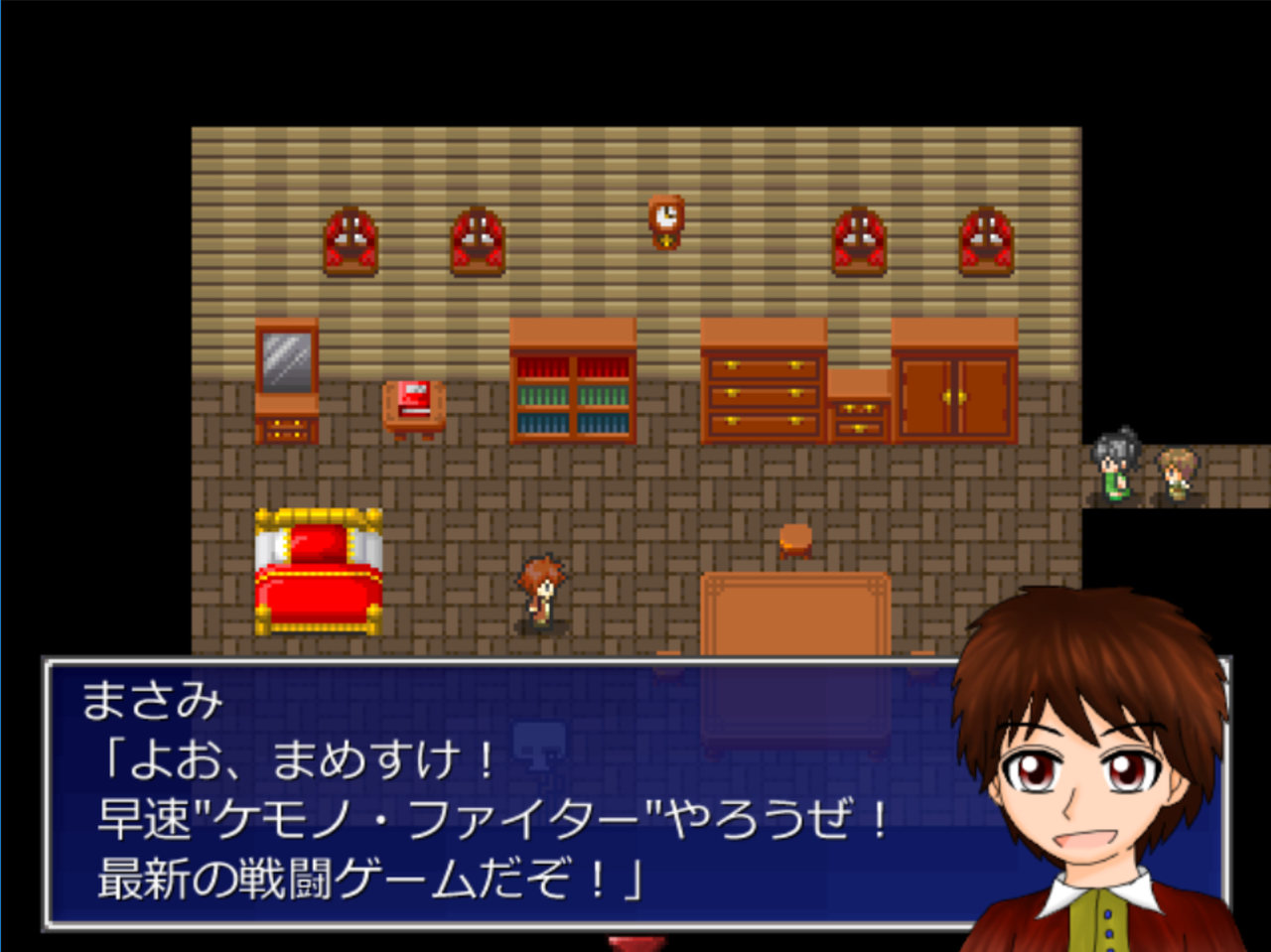Advance Masami's dialogue message box

(496, 794)
